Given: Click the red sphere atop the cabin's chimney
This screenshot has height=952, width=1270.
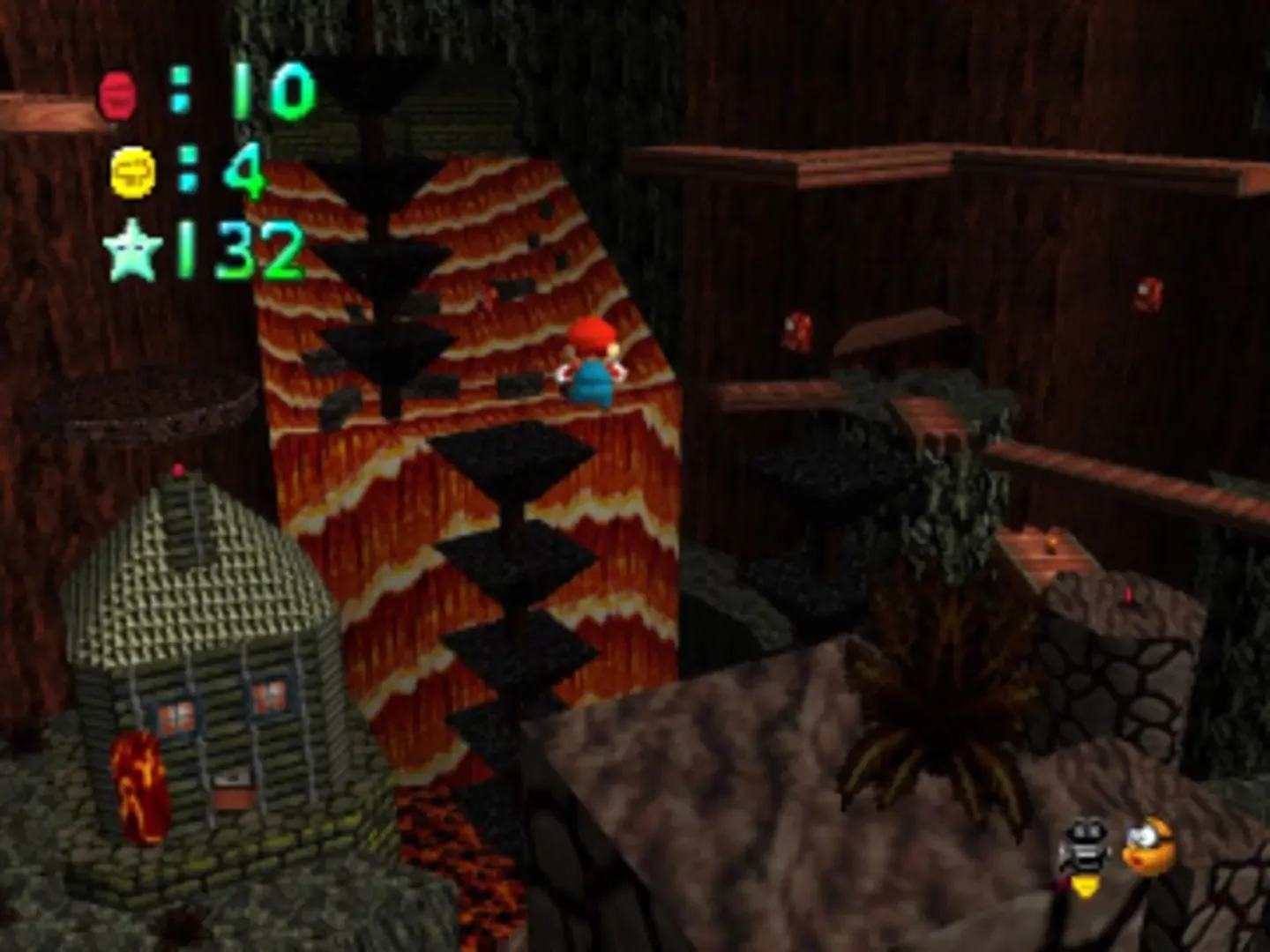Looking at the screenshot, I should pyautogui.click(x=179, y=471).
